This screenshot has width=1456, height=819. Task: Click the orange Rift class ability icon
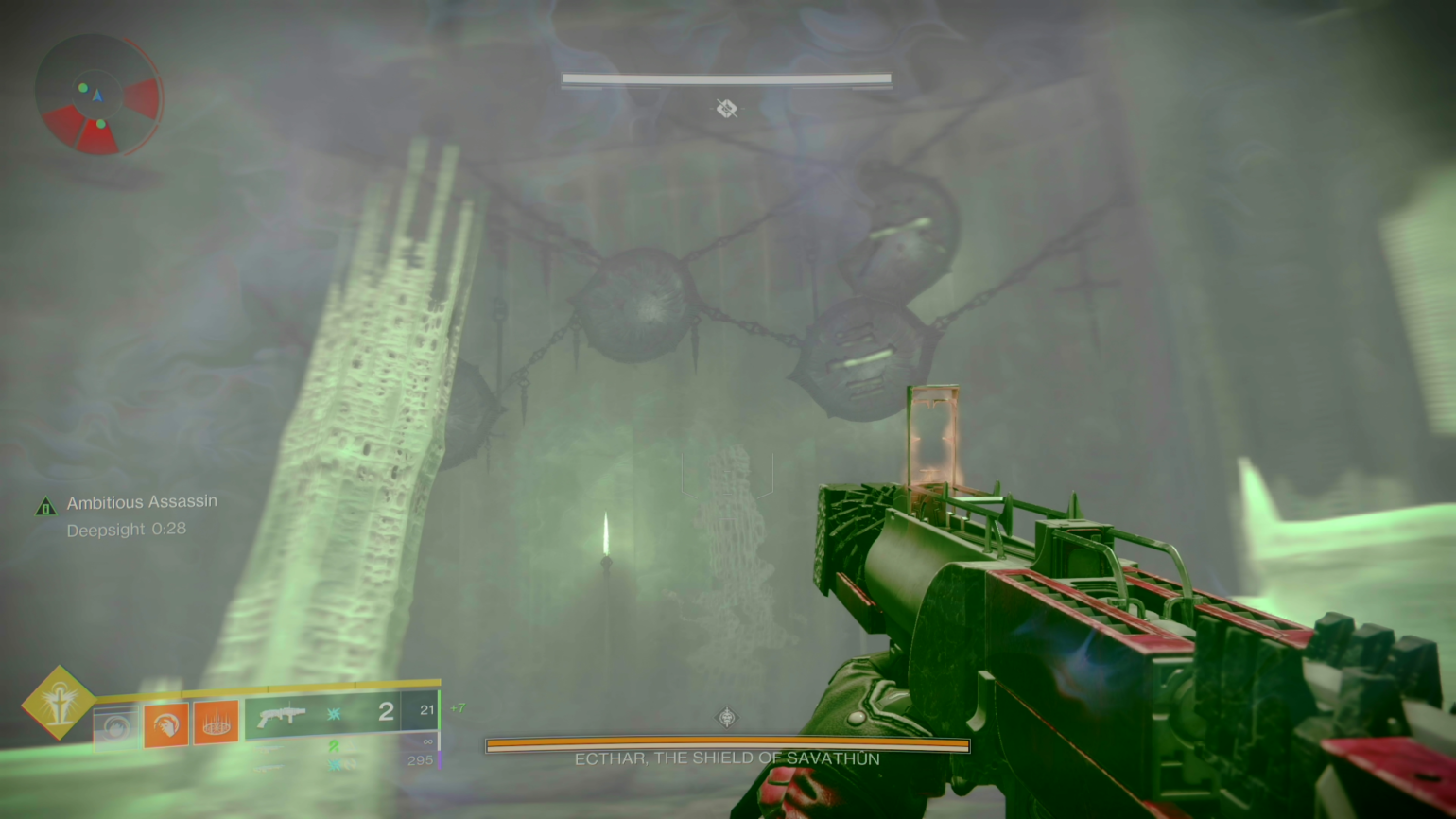click(216, 723)
